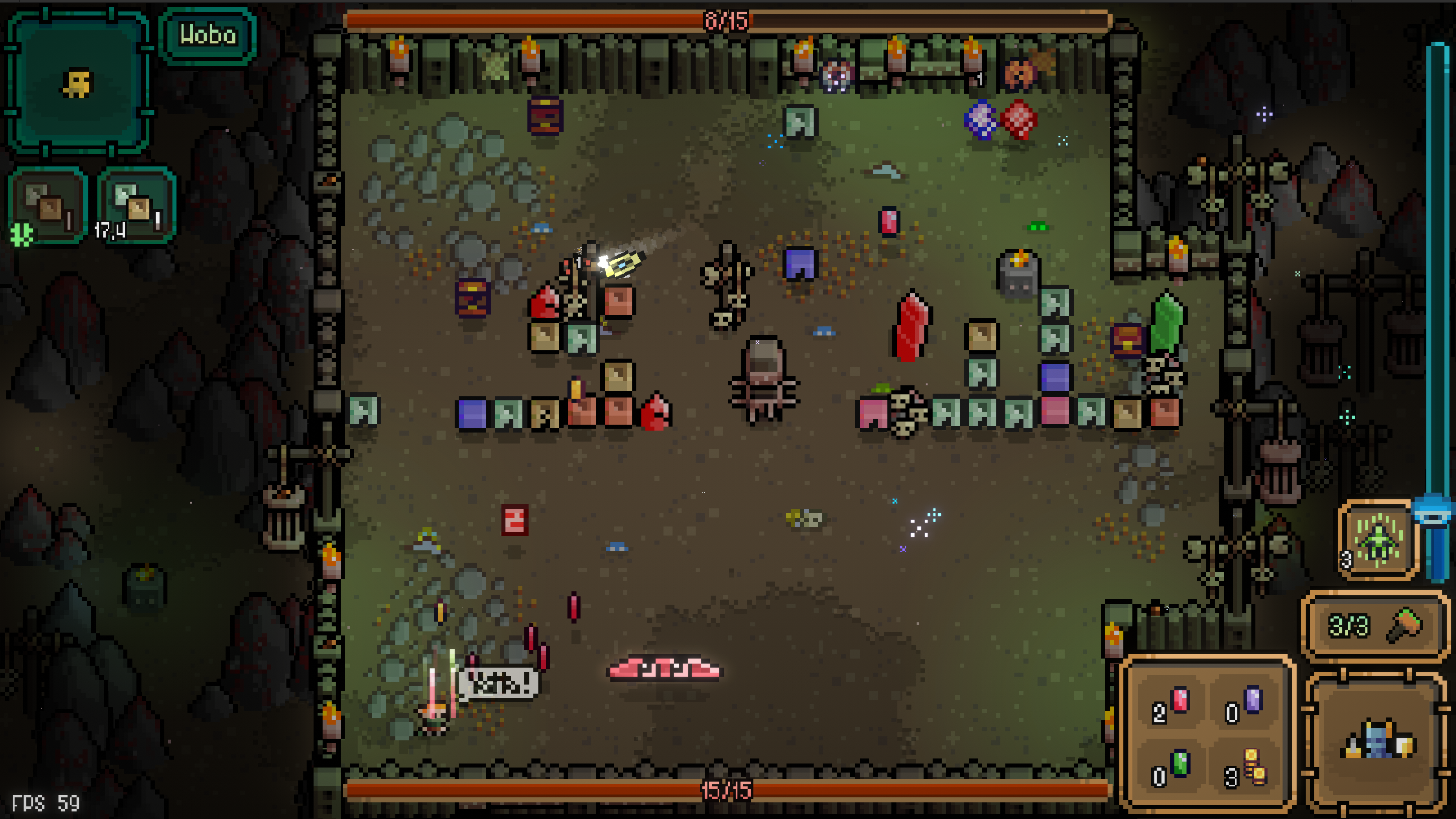The image size is (1456, 819).
Task: Click the yellow player marker on the minimap
Action: 77,82
